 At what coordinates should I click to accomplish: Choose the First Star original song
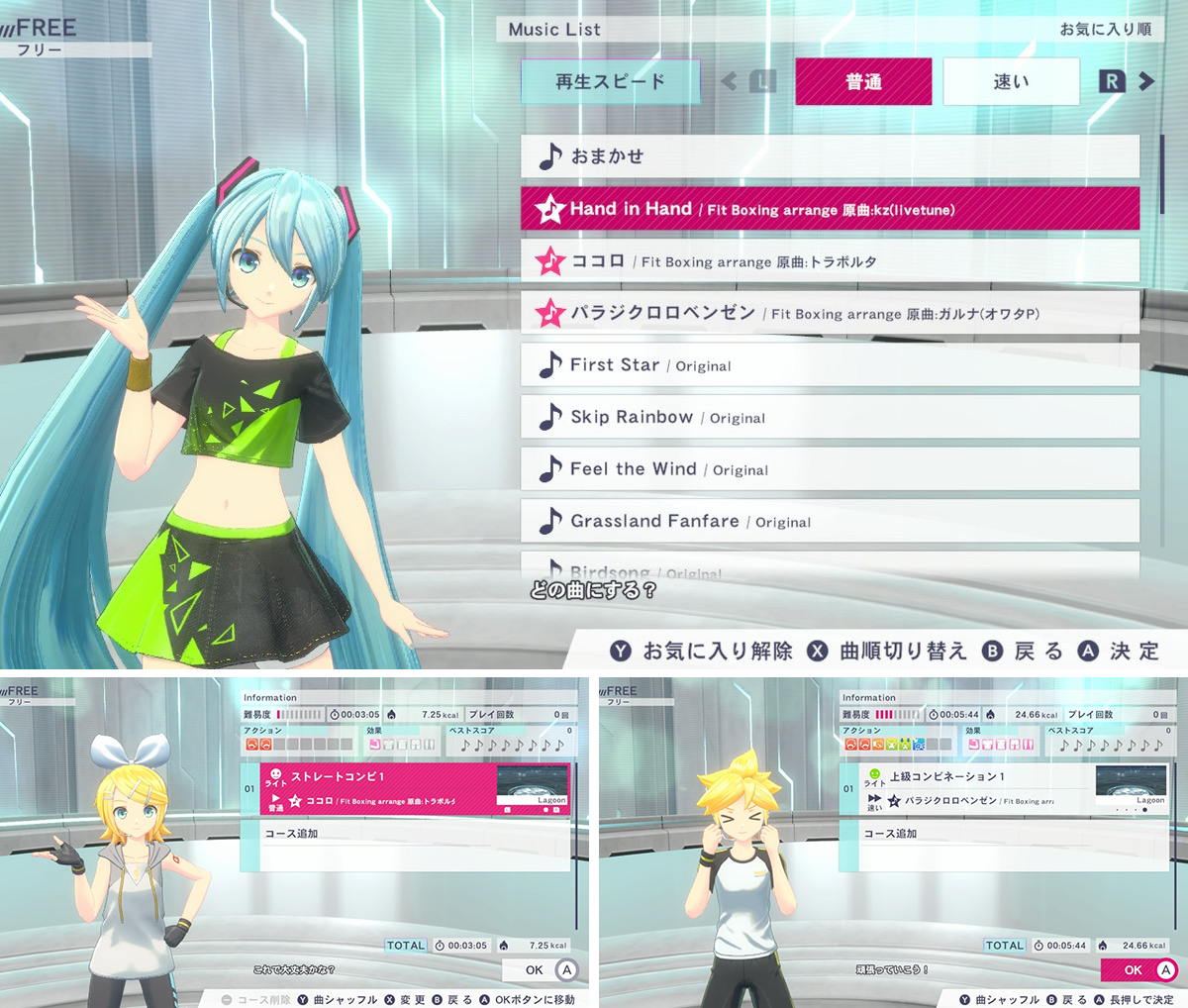point(830,365)
